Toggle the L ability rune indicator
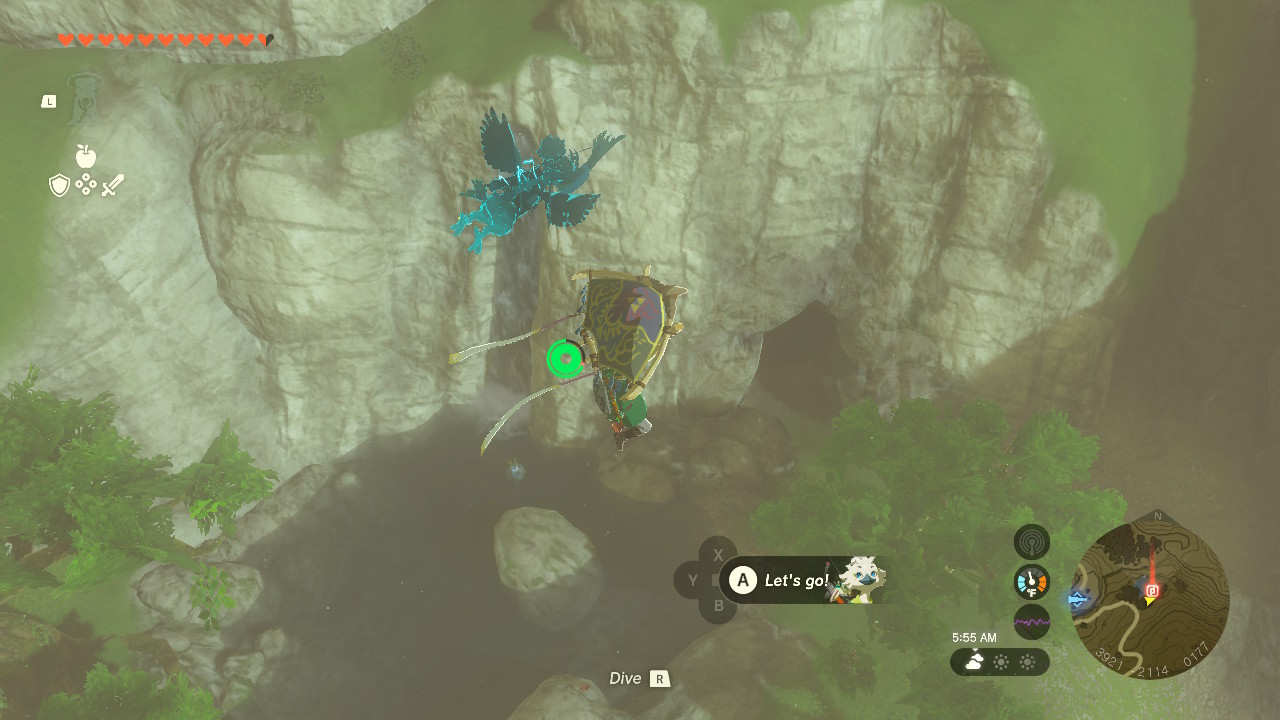Viewport: 1280px width, 720px height. tap(47, 100)
